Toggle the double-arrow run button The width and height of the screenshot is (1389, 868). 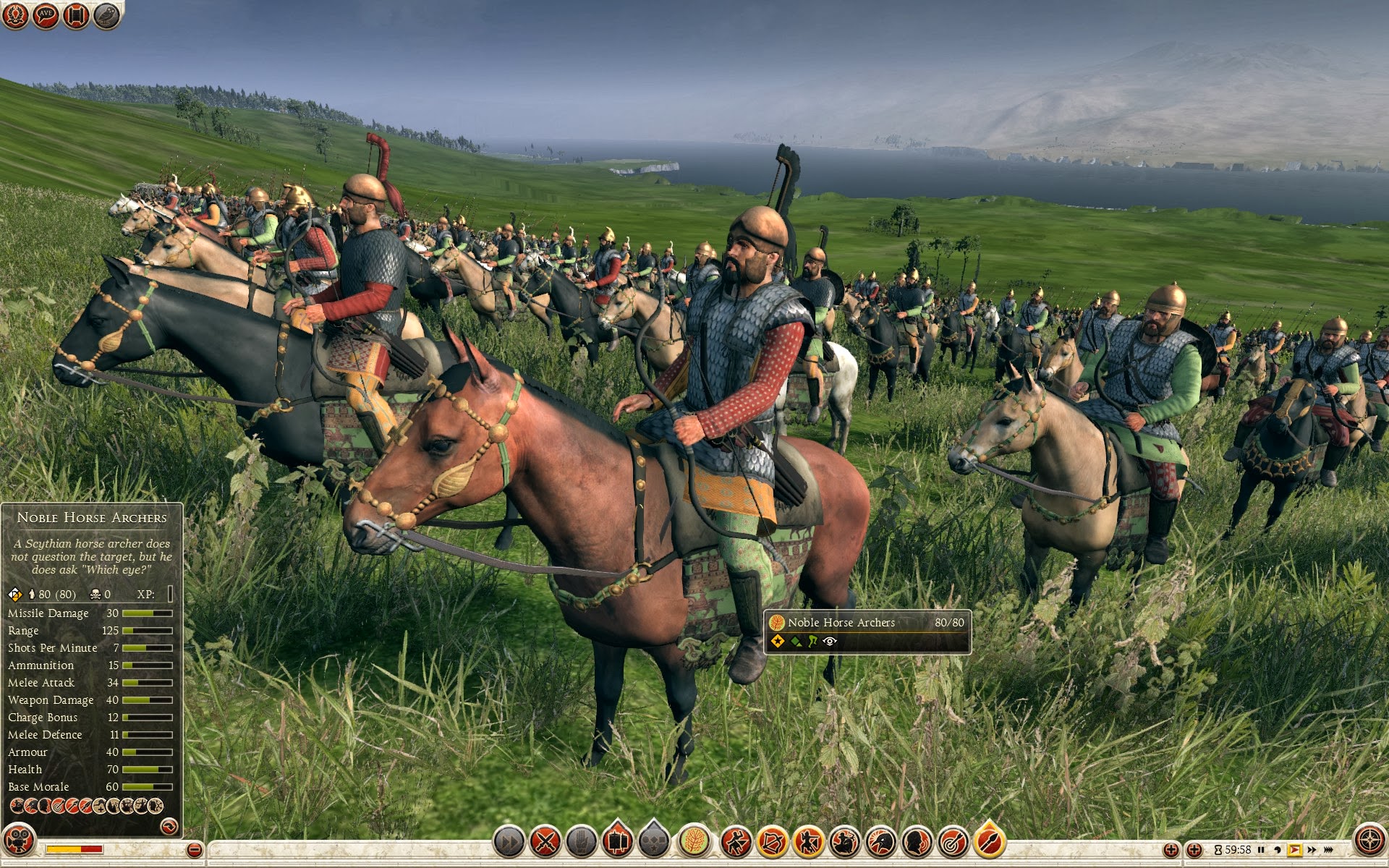pos(509,842)
